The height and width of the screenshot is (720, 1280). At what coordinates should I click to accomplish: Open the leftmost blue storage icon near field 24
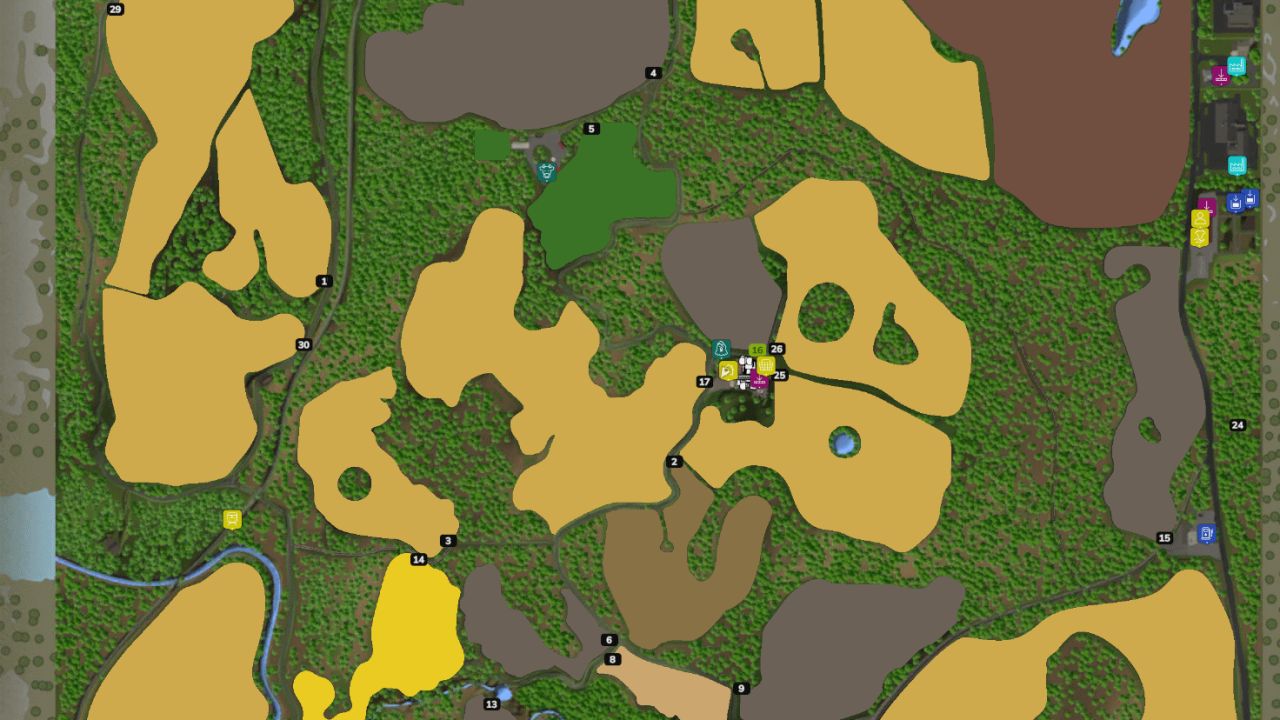pyautogui.click(x=1235, y=202)
